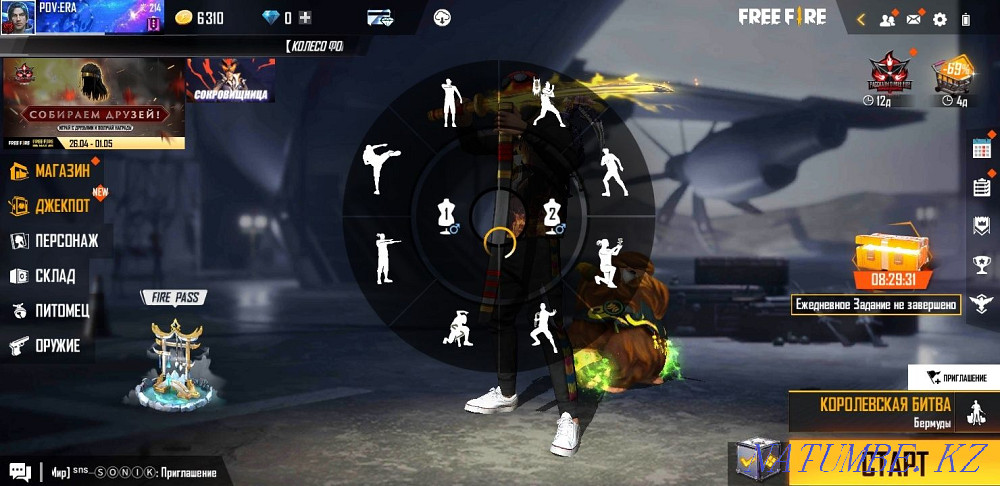The height and width of the screenshot is (486, 1000).
Task: Open the Приглашение invite button
Action: click(x=956, y=377)
